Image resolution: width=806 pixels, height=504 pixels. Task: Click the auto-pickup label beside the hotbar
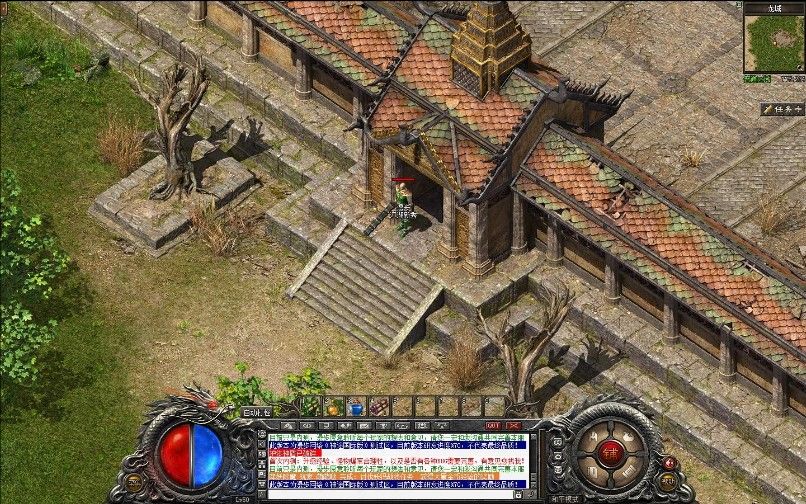point(256,410)
